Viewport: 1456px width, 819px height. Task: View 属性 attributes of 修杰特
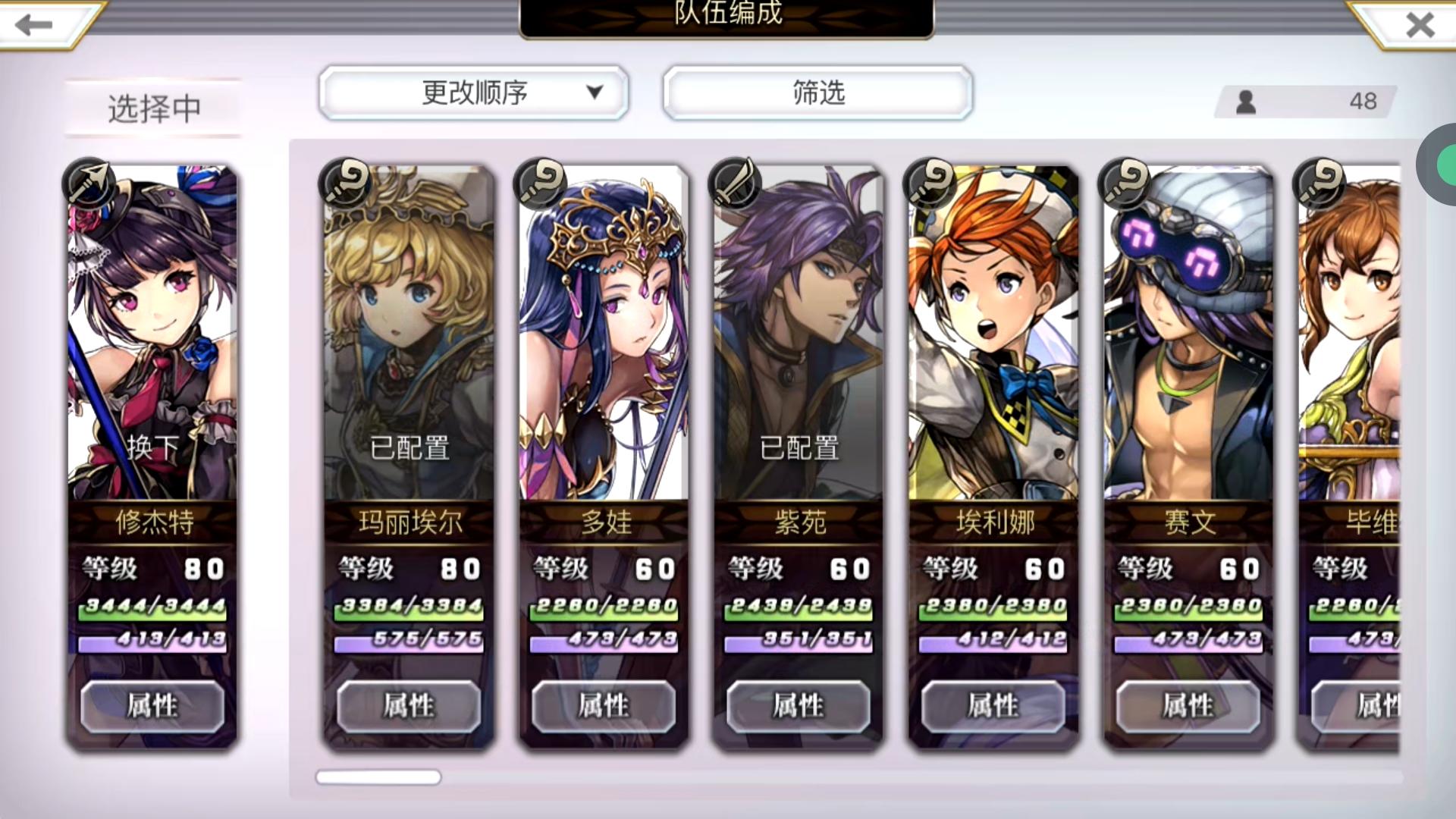152,705
